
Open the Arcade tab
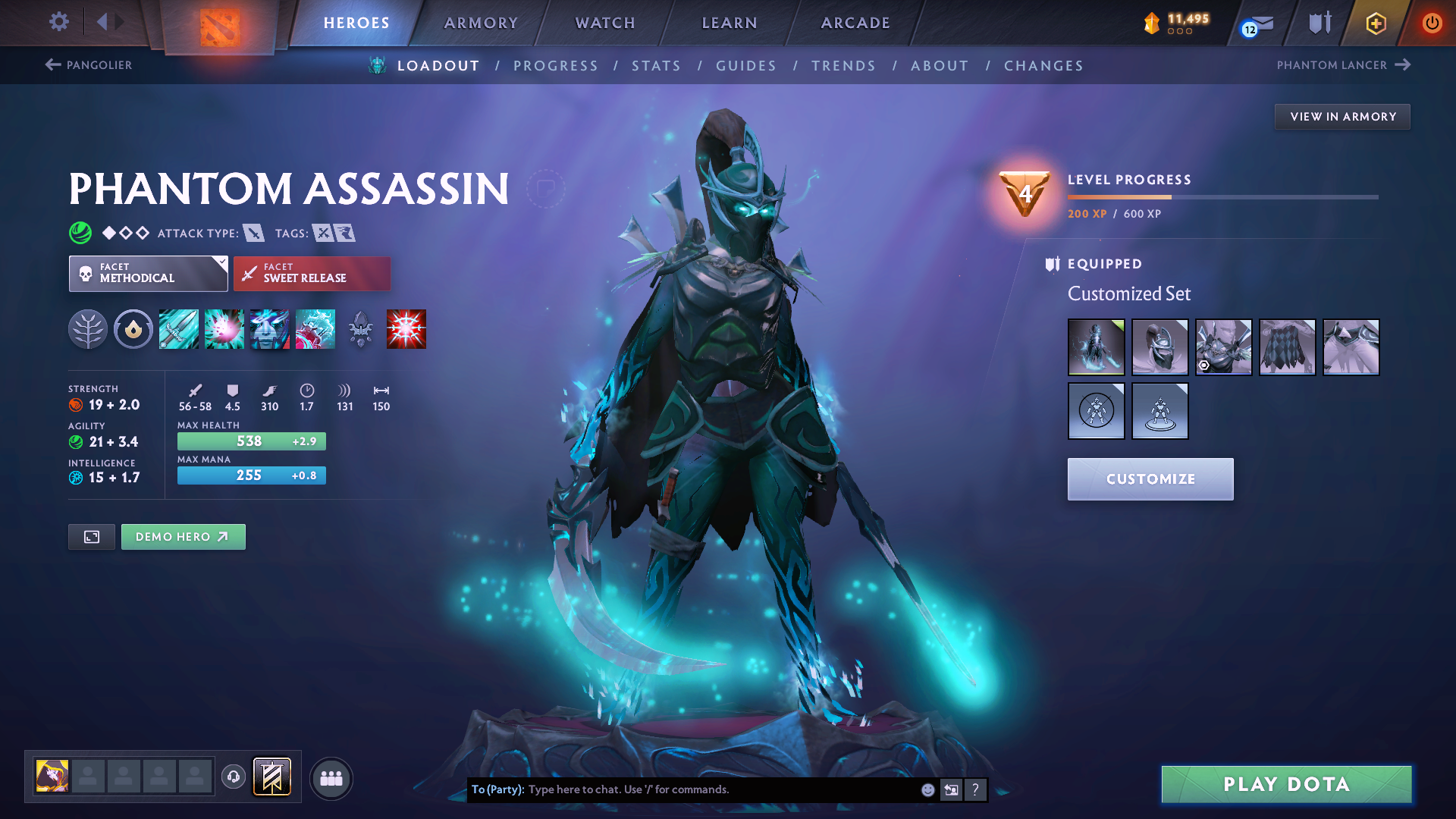click(855, 23)
